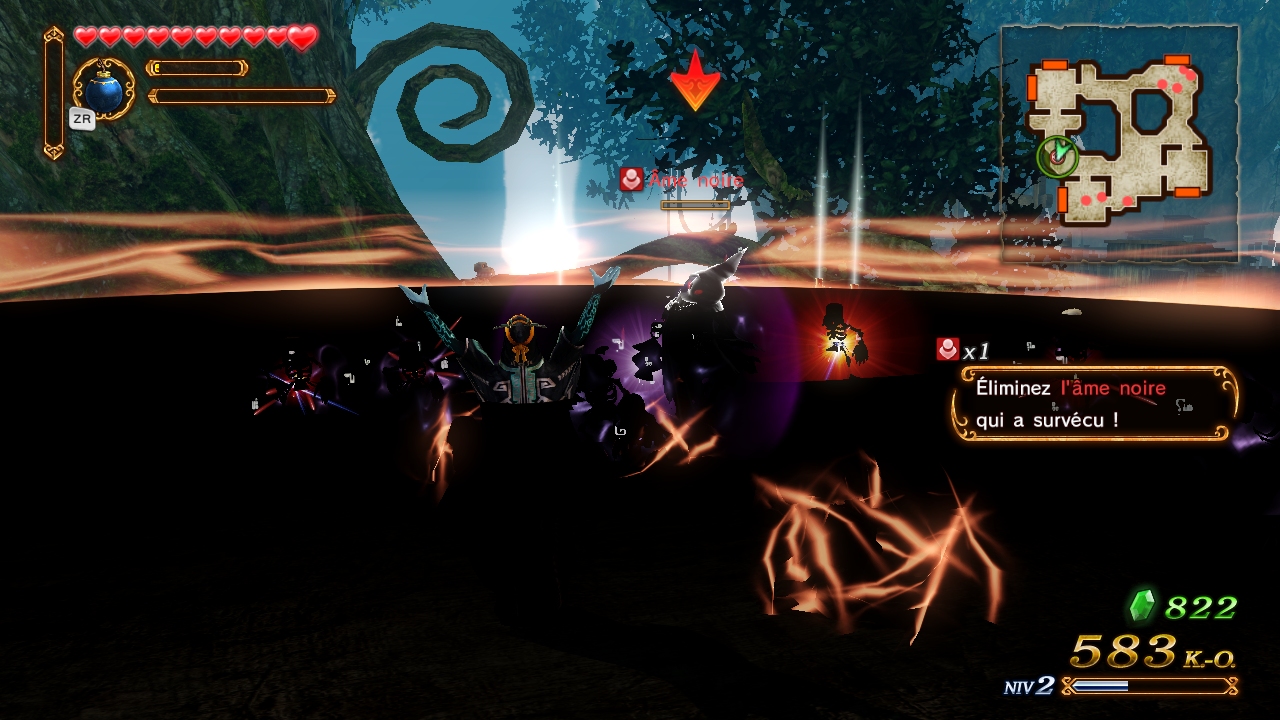Viewport: 1280px width, 720px height.
Task: Click the green player marker on minimap
Action: pyautogui.click(x=1058, y=155)
